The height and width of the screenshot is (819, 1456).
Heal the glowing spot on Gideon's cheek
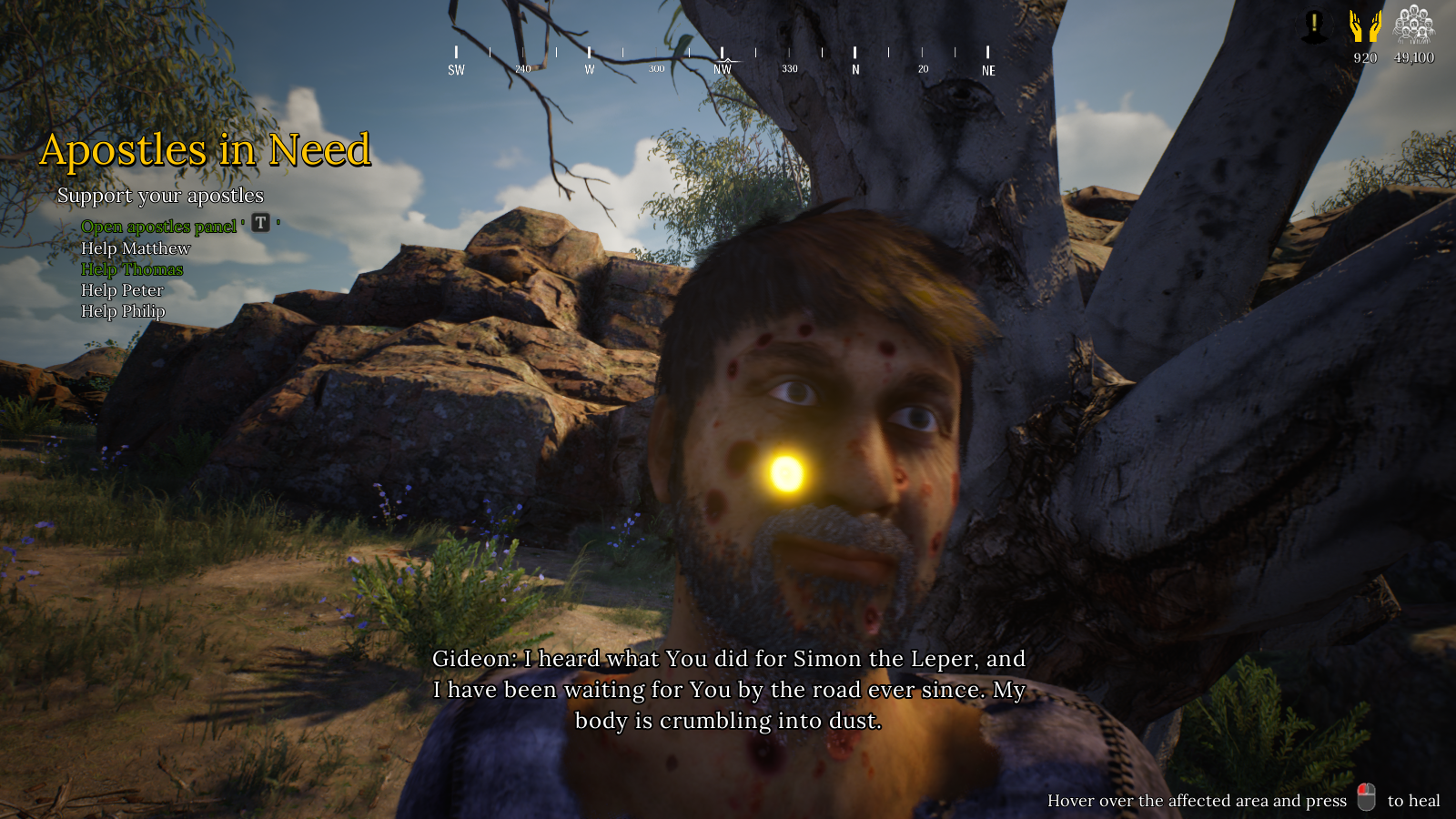pos(786,472)
